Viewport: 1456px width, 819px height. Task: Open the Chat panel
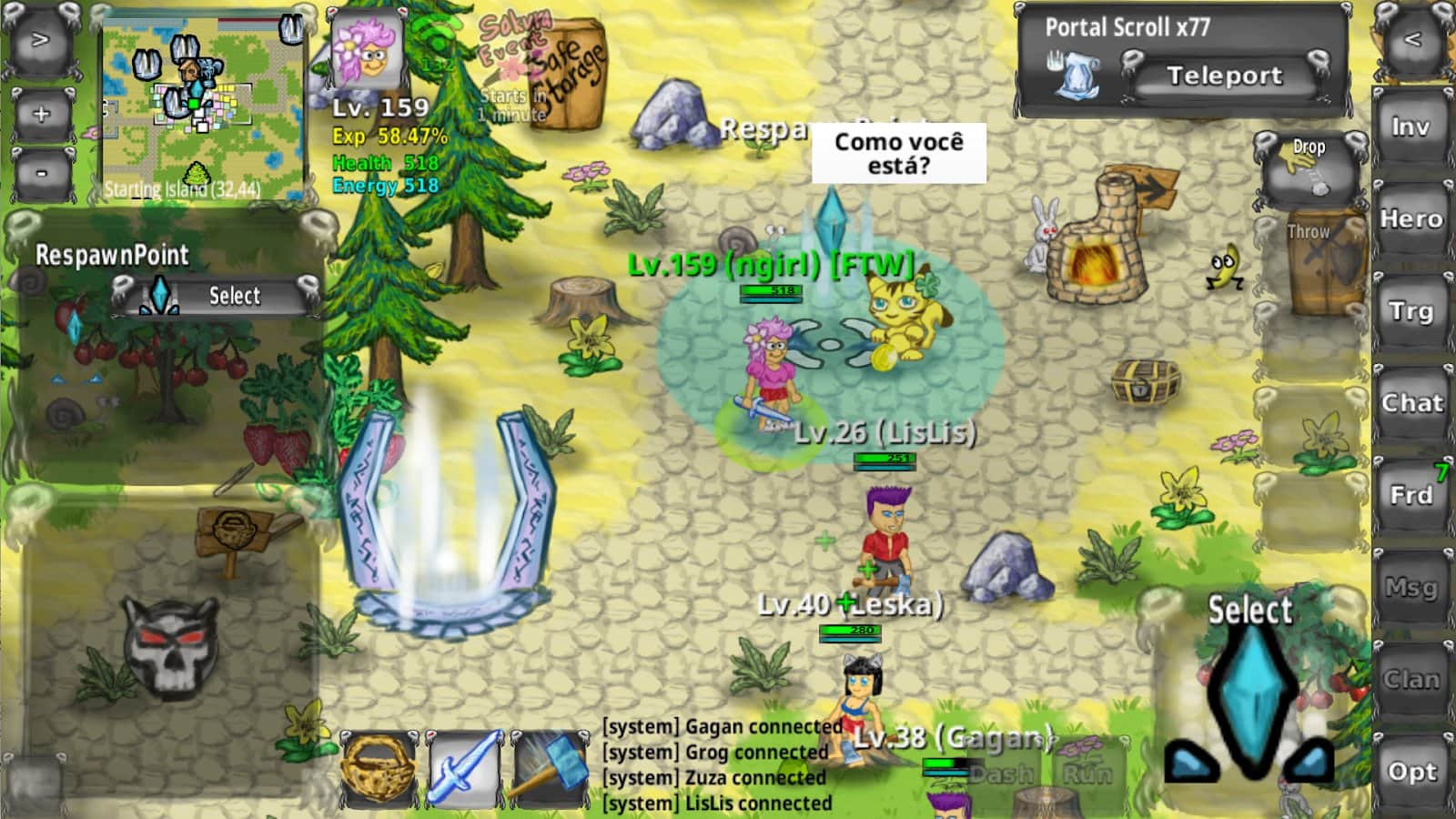1411,401
